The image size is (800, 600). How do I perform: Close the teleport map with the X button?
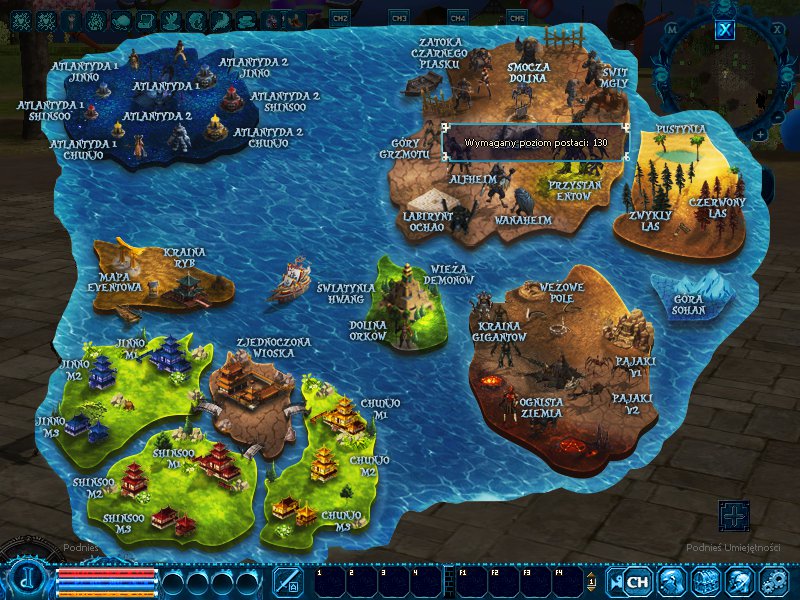click(725, 29)
